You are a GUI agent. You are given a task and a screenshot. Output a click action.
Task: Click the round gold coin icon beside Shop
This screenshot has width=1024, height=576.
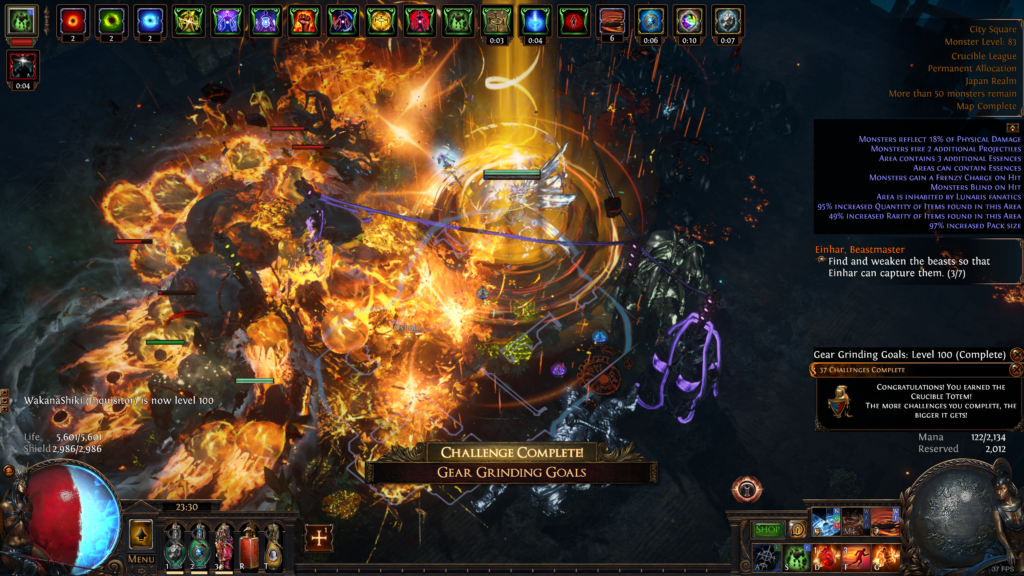coord(797,529)
